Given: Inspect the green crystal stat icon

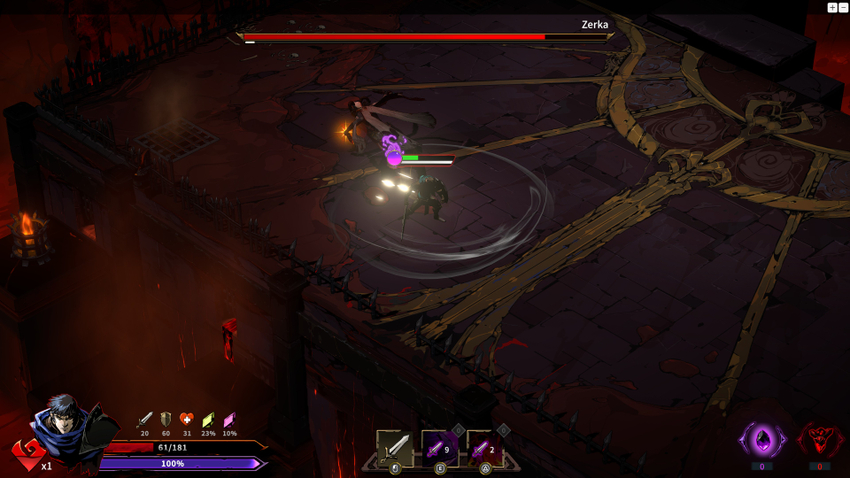Looking at the screenshot, I should click(208, 420).
